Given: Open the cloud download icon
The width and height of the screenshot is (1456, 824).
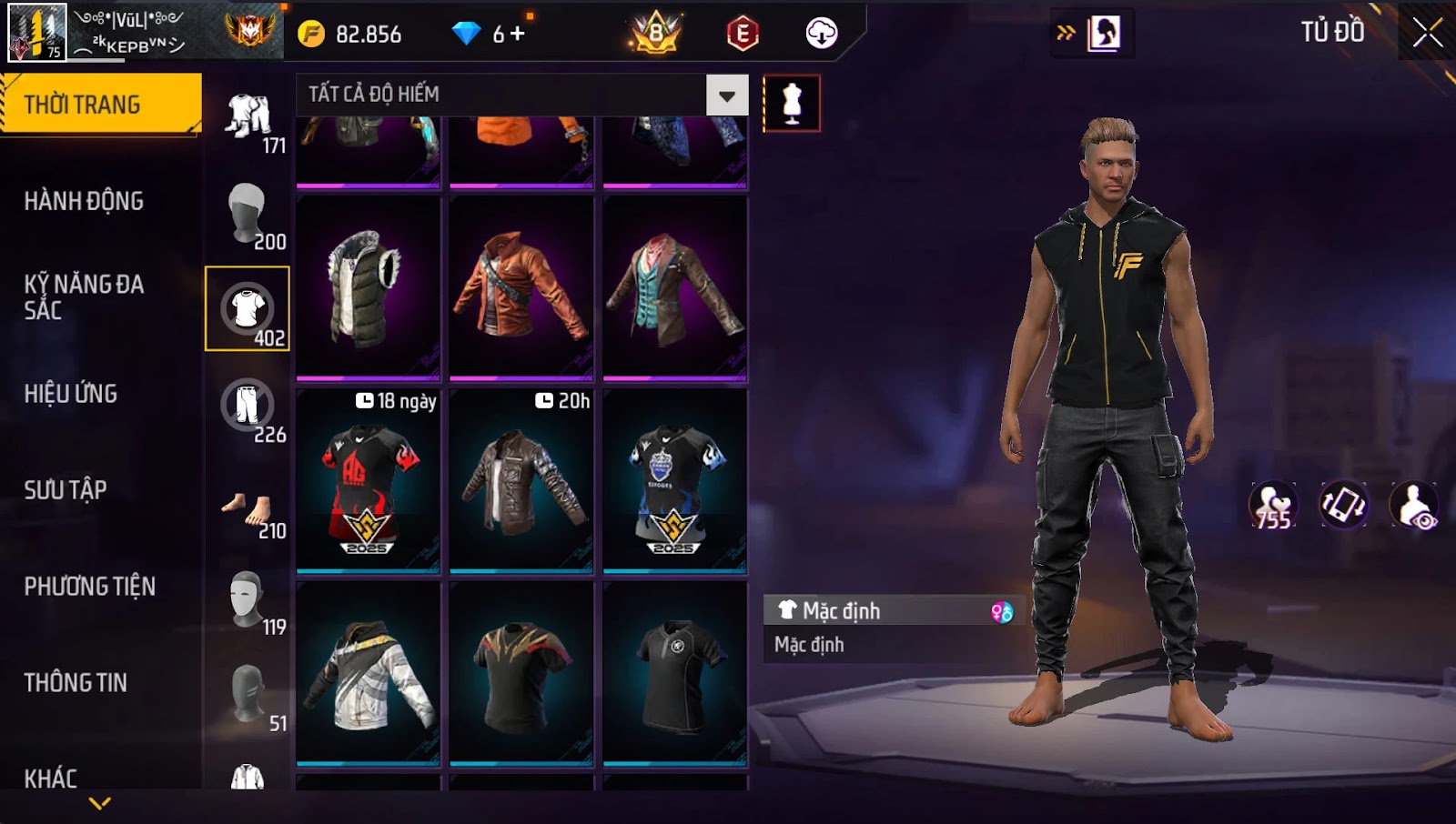Looking at the screenshot, I should click(821, 34).
